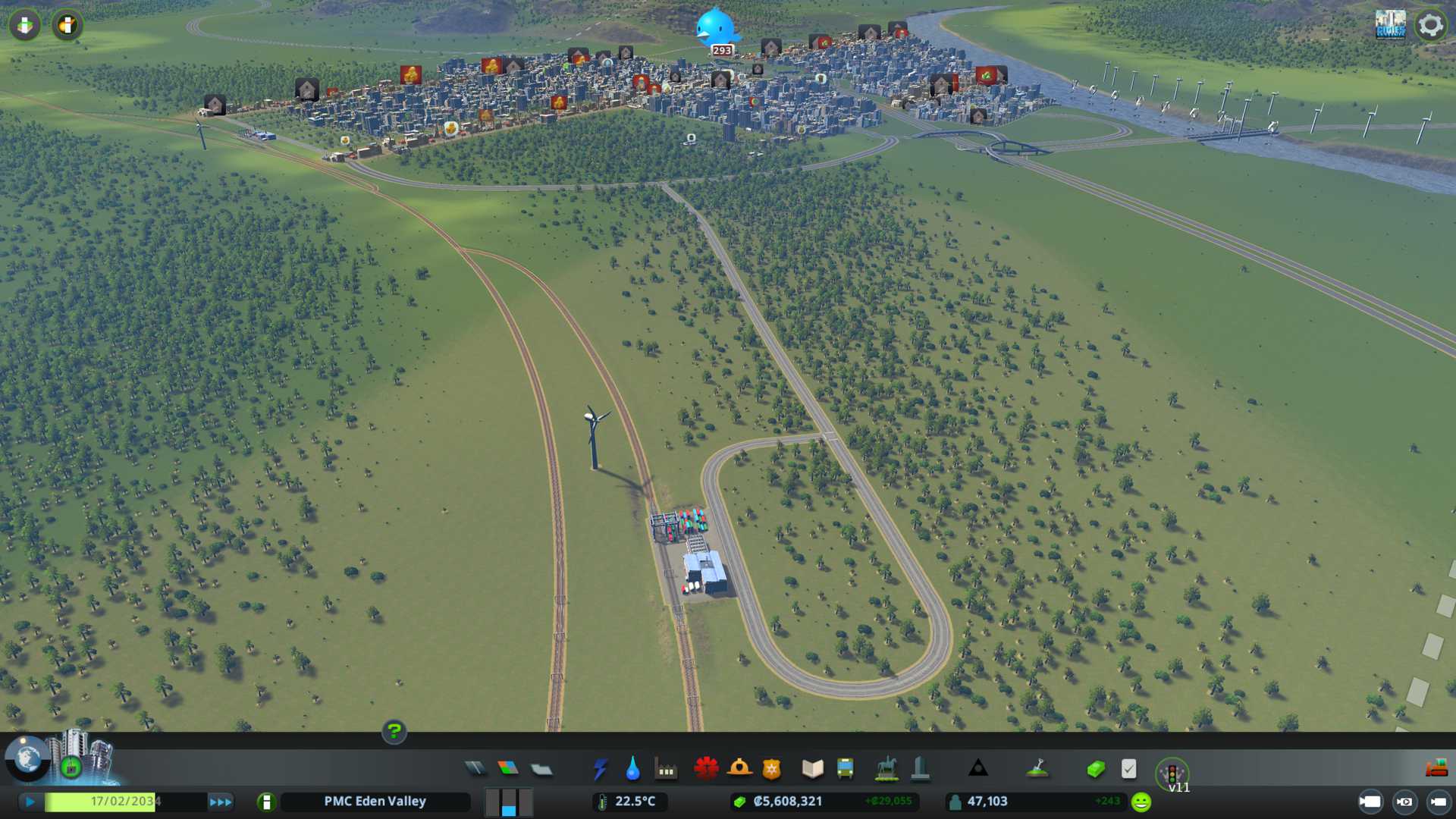The width and height of the screenshot is (1456, 819).
Task: Open the Electricity menu lightning bolt
Action: point(600,769)
